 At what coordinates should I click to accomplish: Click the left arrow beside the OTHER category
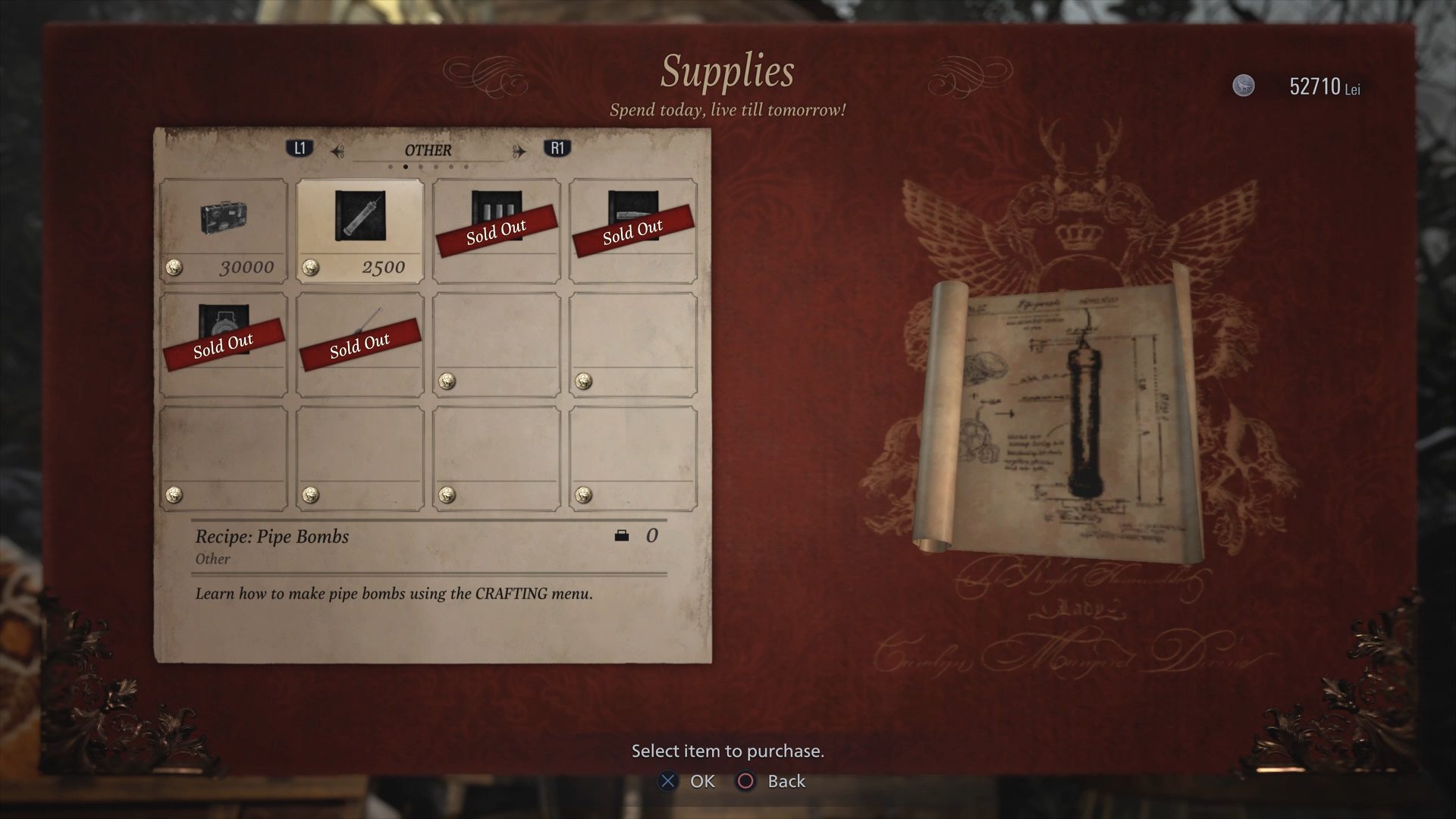click(337, 151)
